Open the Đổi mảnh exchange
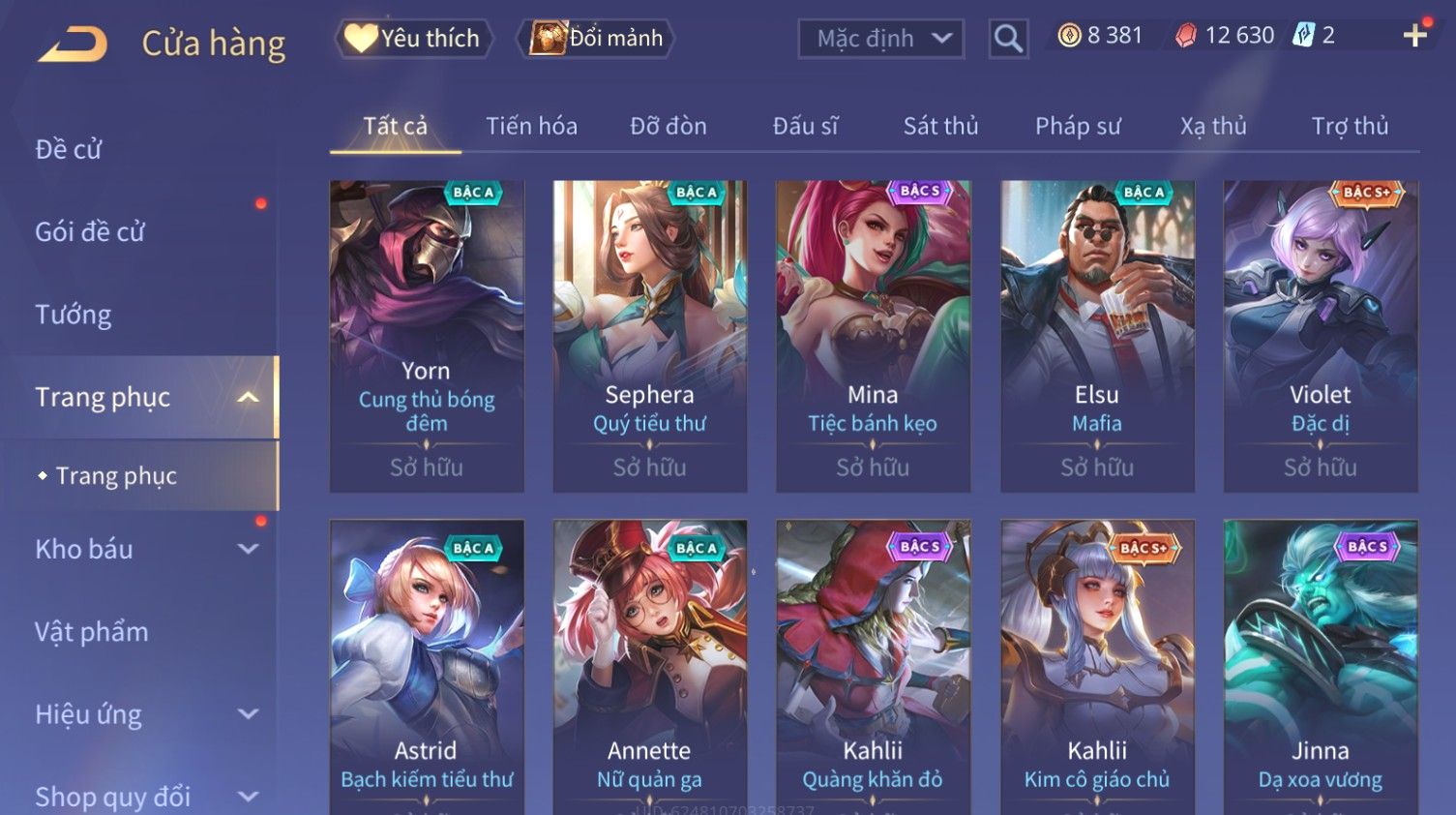Screen dimensions: 1456x815 coord(596,39)
